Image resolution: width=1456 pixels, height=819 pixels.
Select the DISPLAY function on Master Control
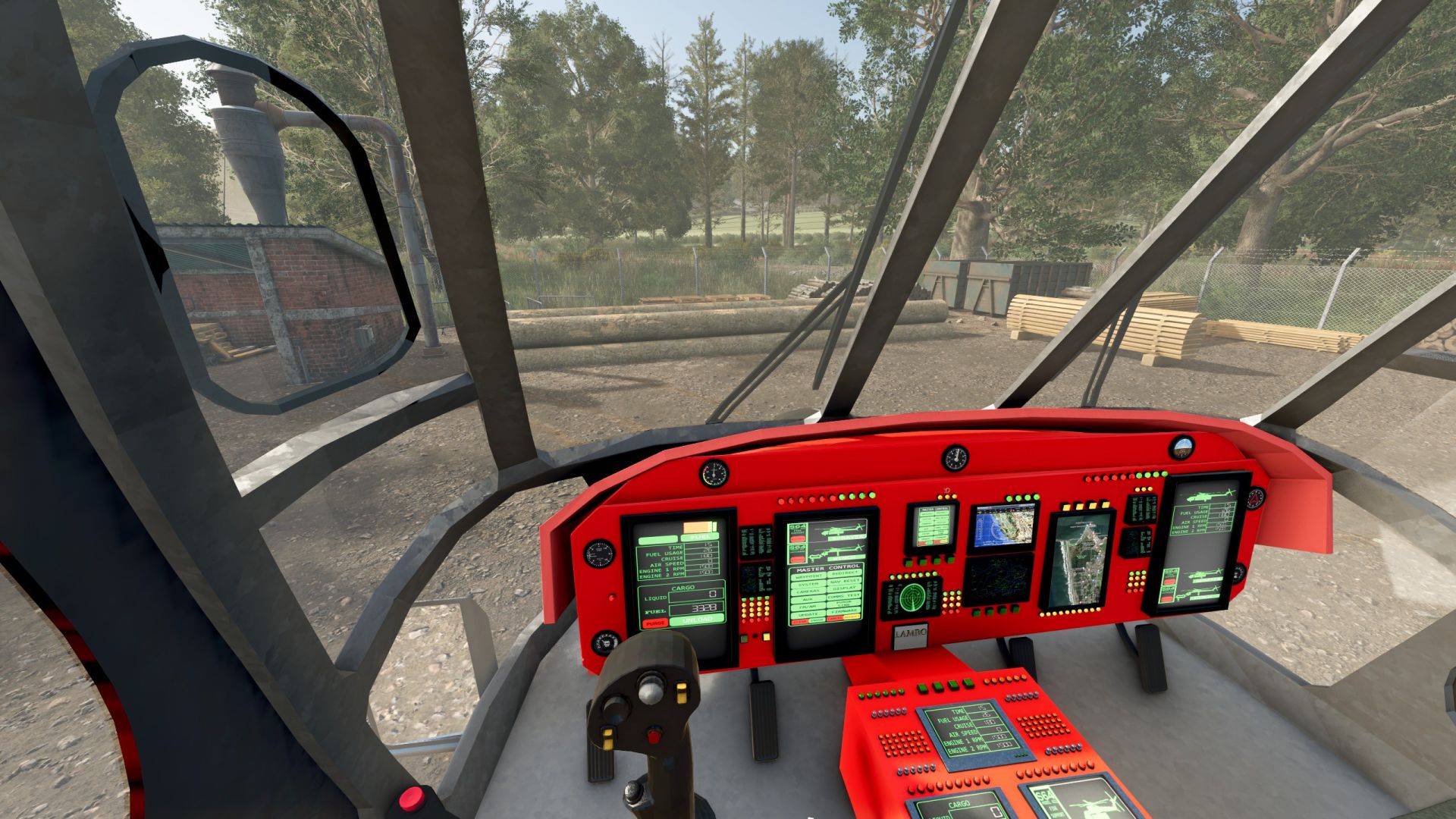click(x=844, y=587)
